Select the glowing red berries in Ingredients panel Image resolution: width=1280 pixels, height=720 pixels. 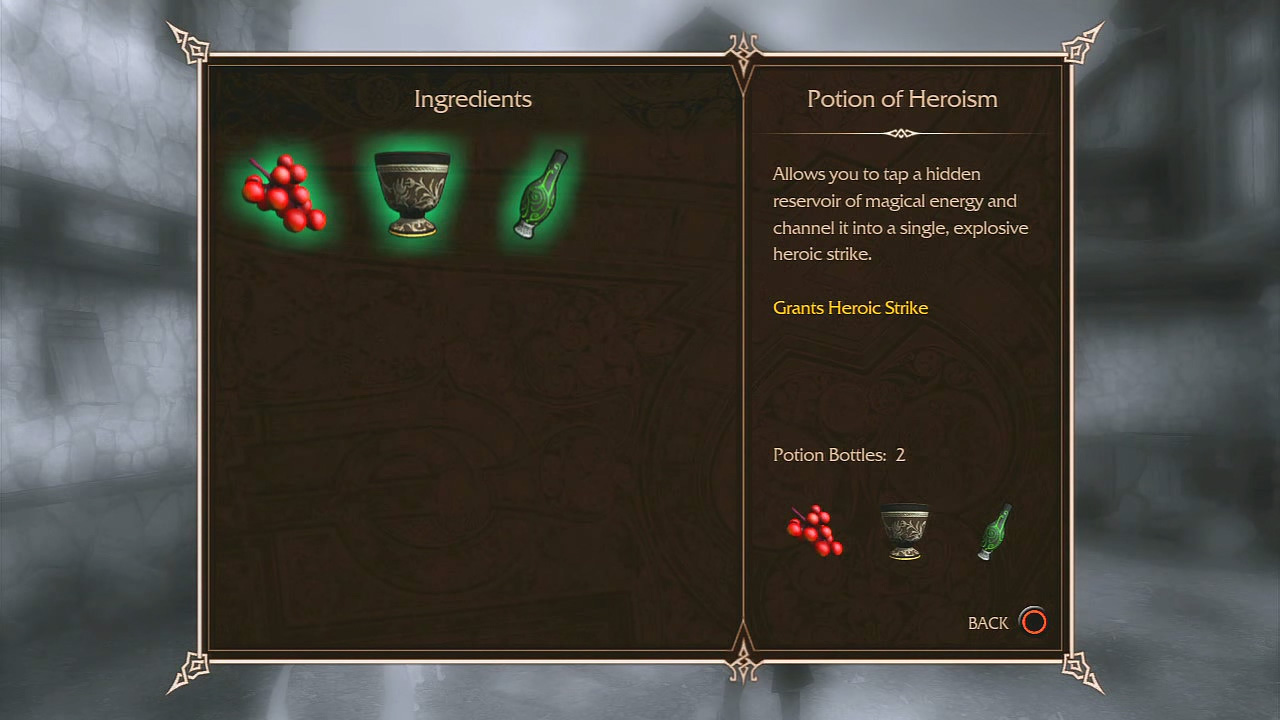click(284, 193)
